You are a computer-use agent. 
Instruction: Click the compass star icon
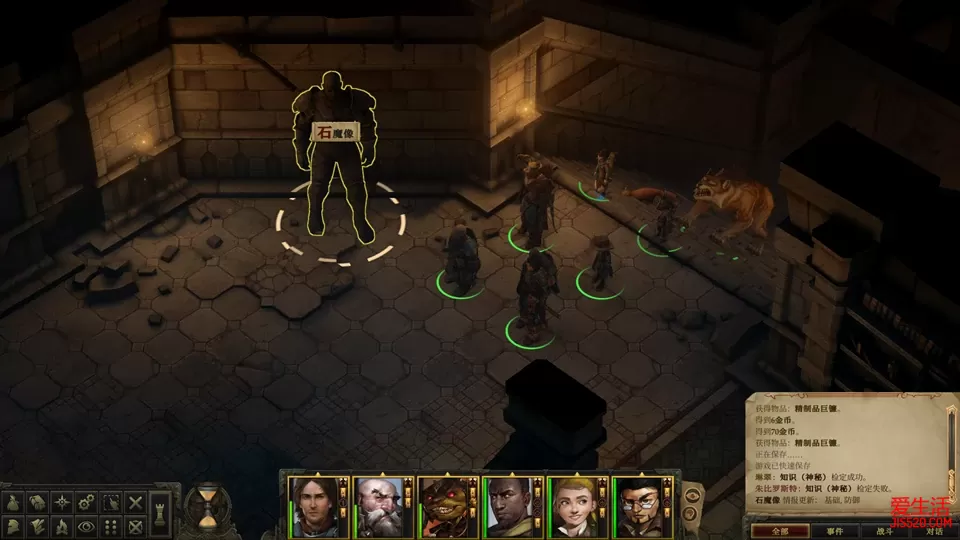(64, 501)
